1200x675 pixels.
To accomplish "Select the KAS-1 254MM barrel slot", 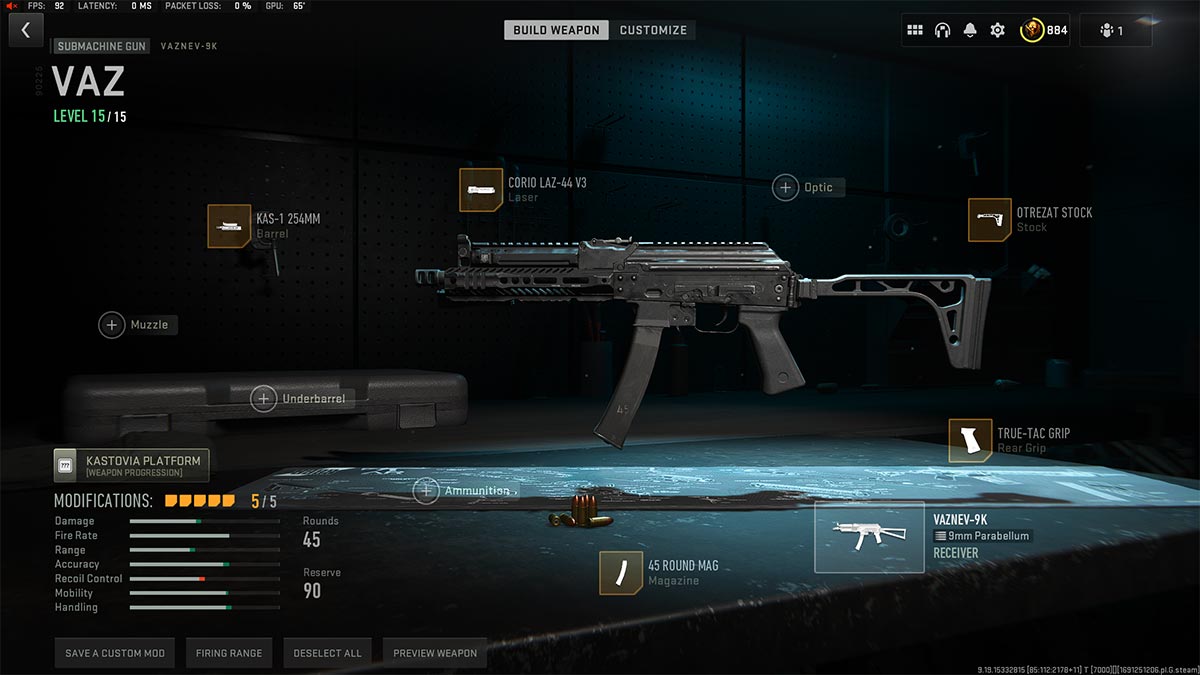I will [x=229, y=226].
